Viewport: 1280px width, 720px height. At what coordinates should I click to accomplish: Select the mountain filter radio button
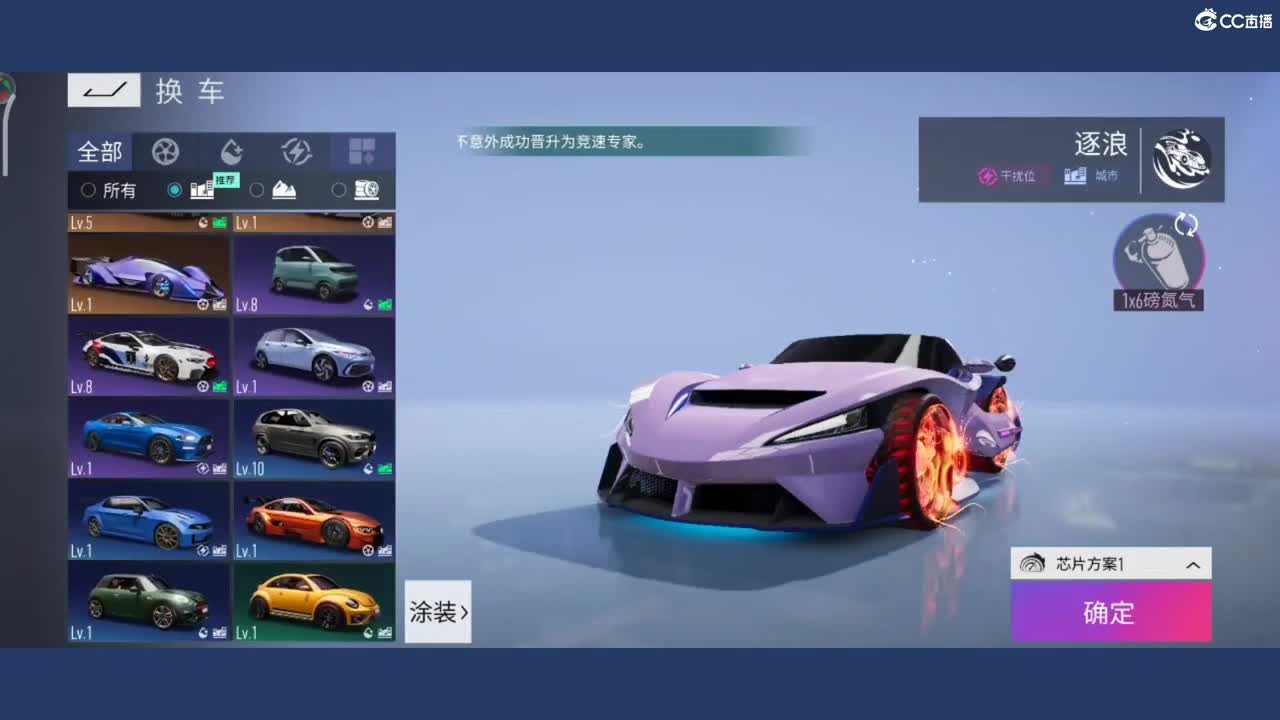tap(256, 191)
